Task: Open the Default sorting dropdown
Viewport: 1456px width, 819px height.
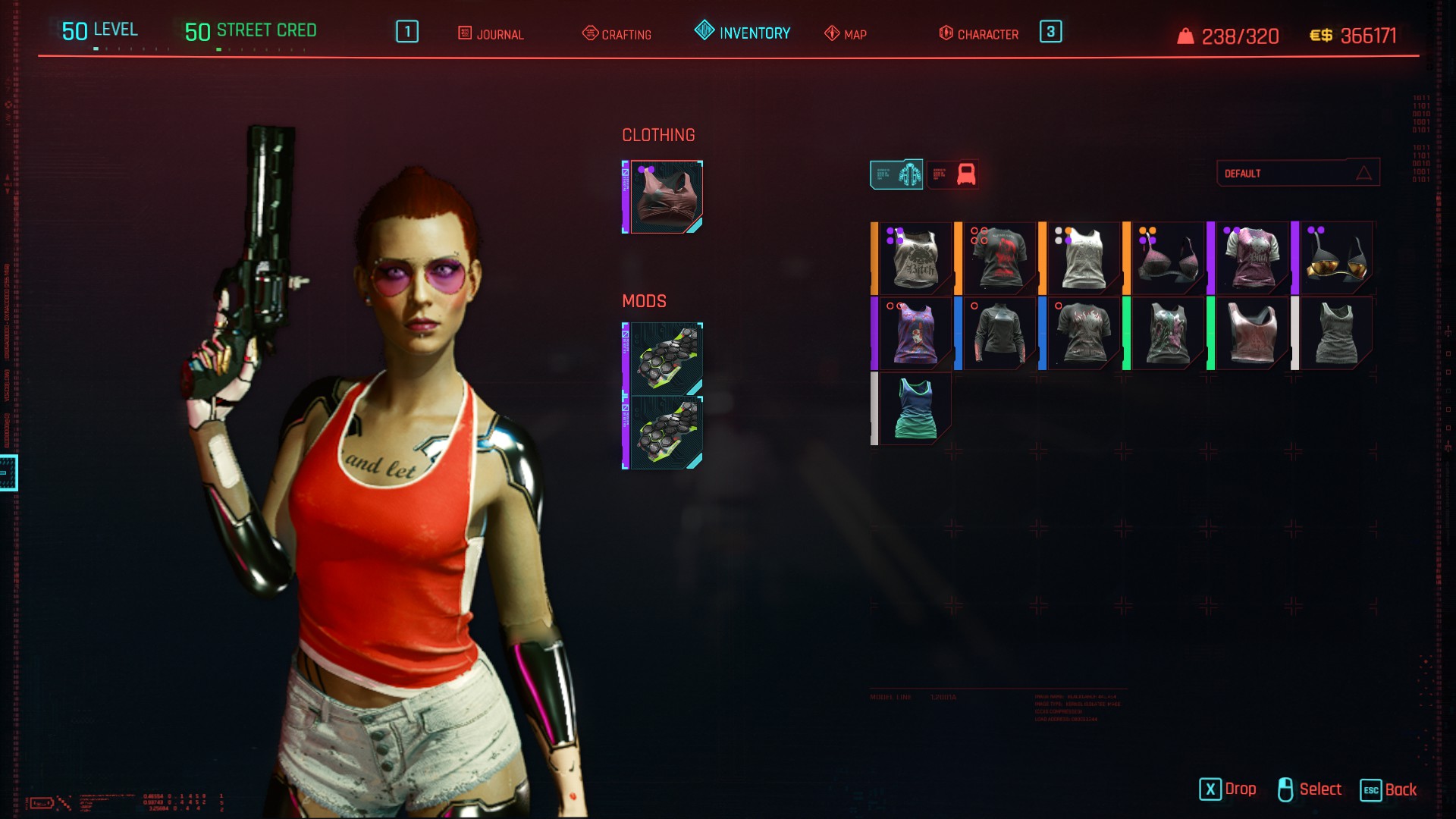Action: 1298,173
